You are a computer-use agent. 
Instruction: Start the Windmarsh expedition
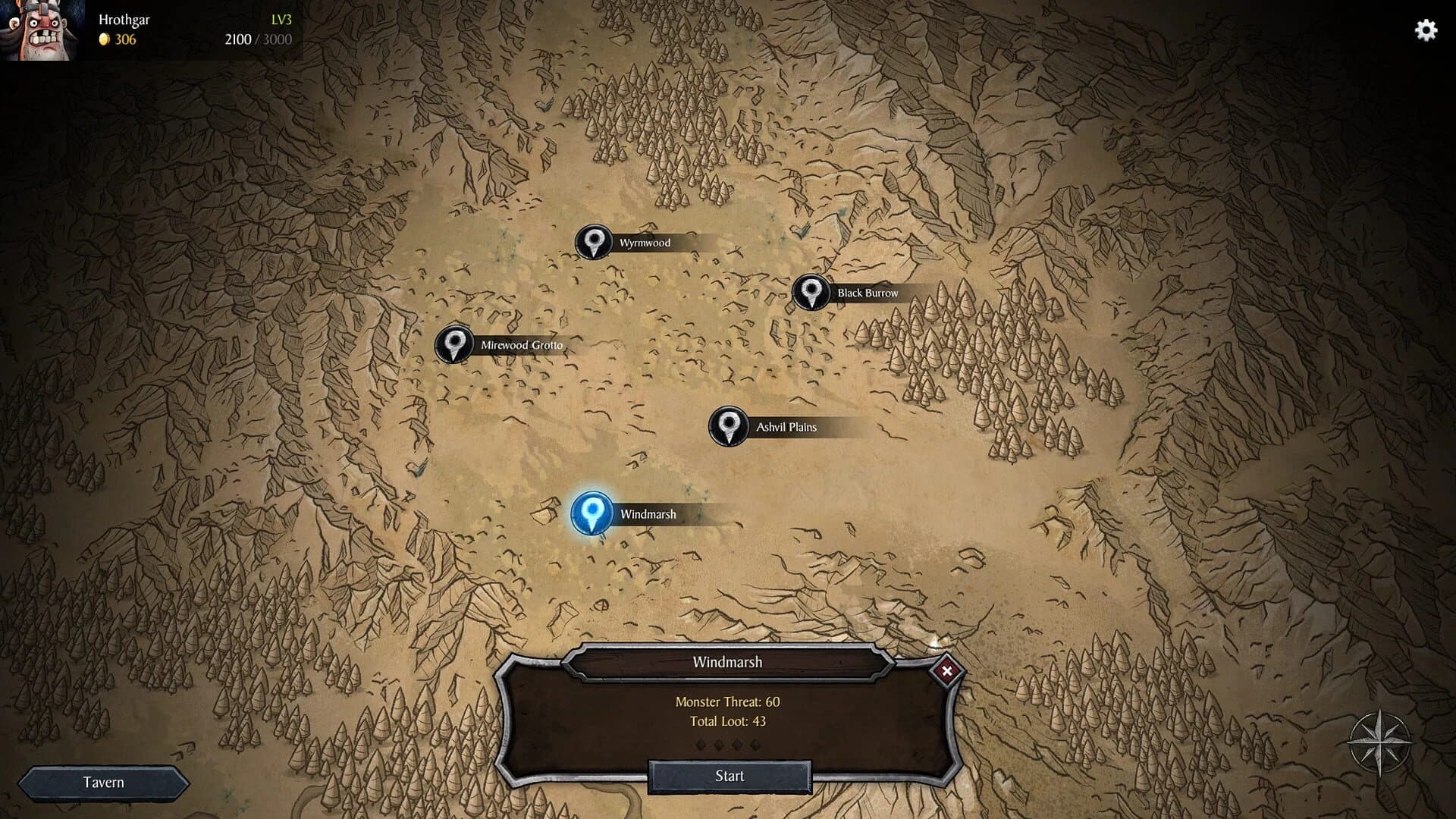(729, 776)
